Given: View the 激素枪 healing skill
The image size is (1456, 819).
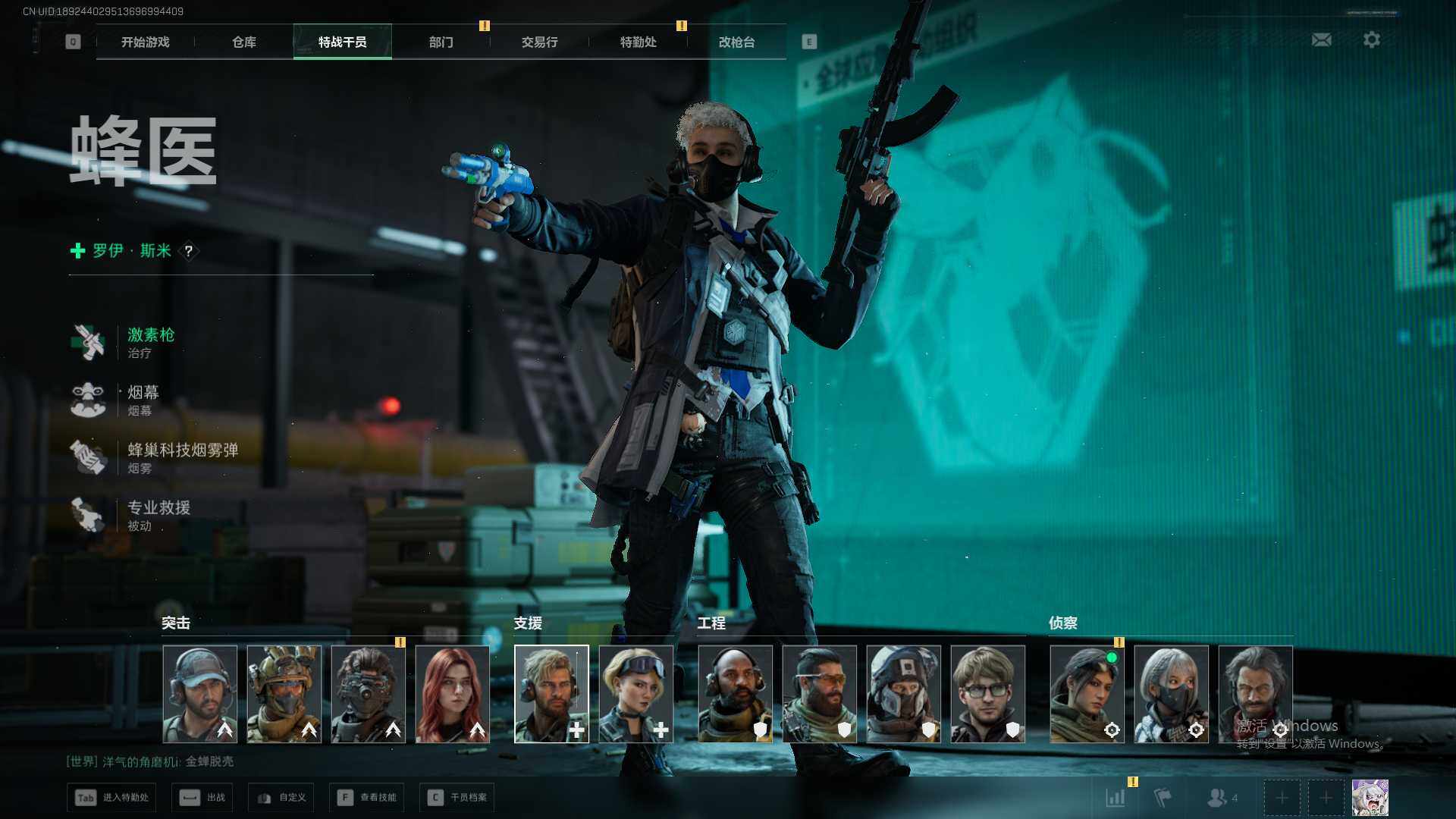Looking at the screenshot, I should tap(150, 342).
